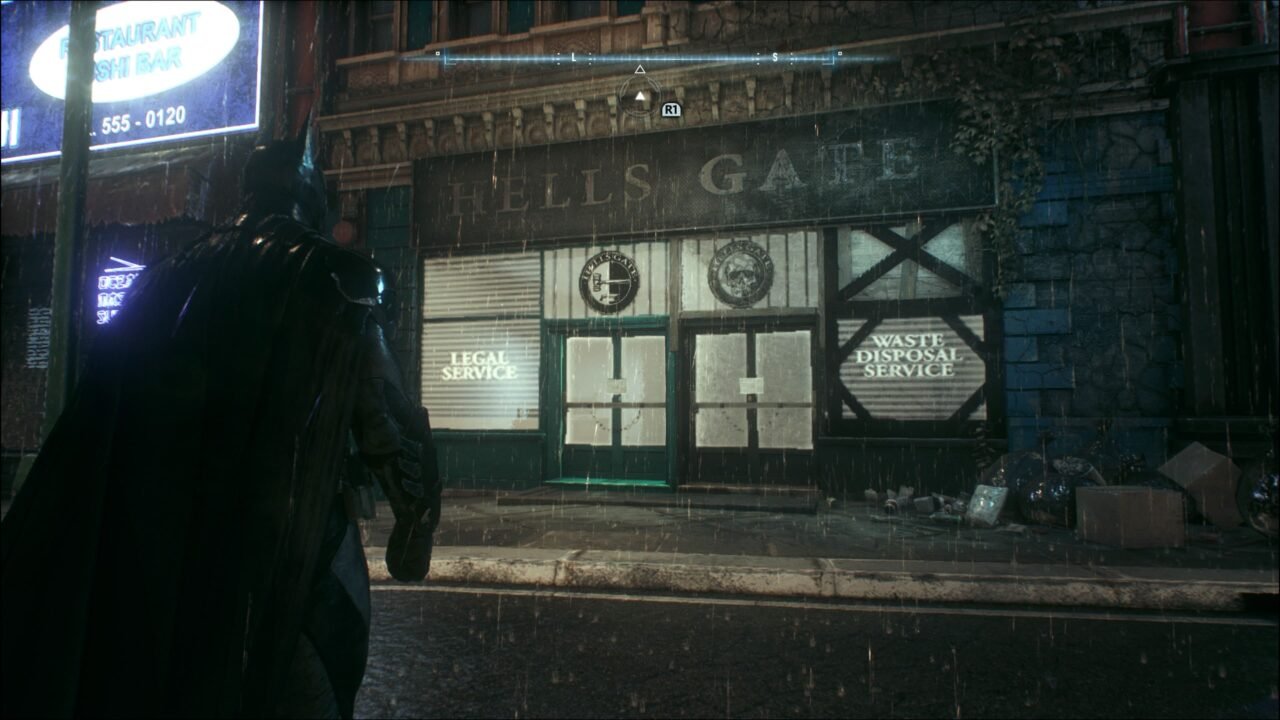The width and height of the screenshot is (1280, 720).
Task: Click the small triangle outline above the reticle
Action: [640, 70]
